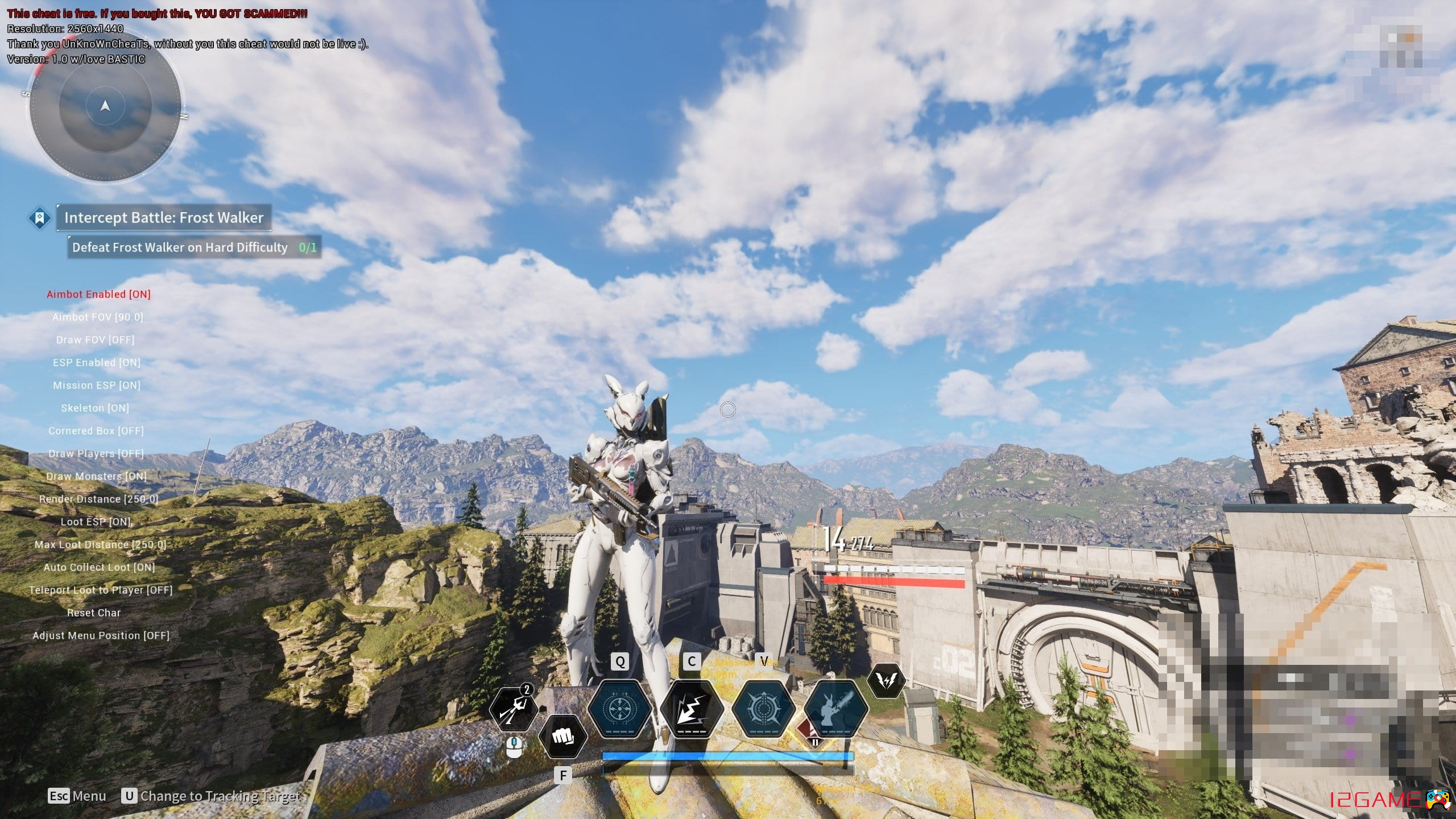
Task: Click the small twin-lightning hexagon icon
Action: coord(886,681)
